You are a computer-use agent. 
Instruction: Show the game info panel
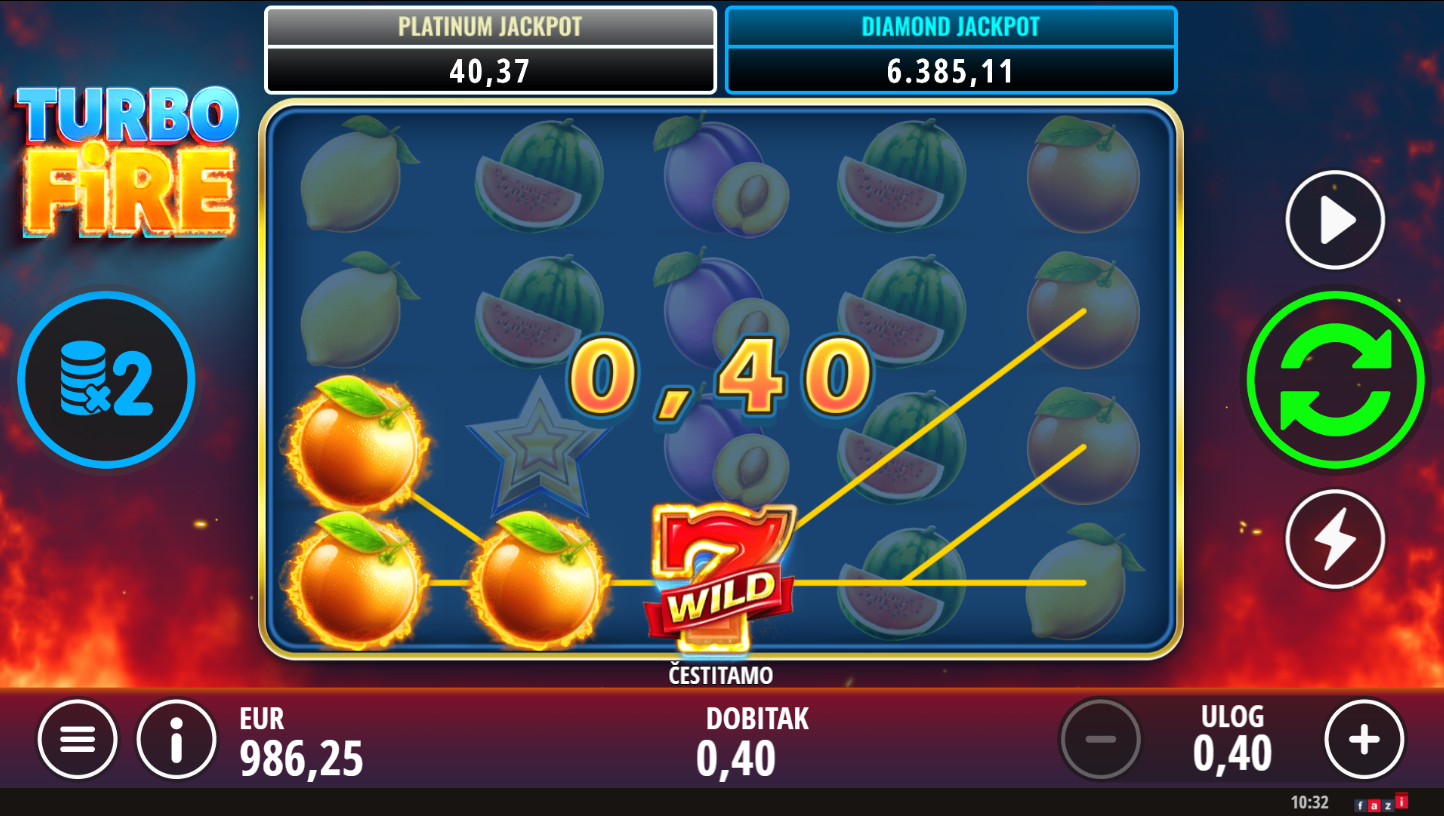pyautogui.click(x=177, y=740)
